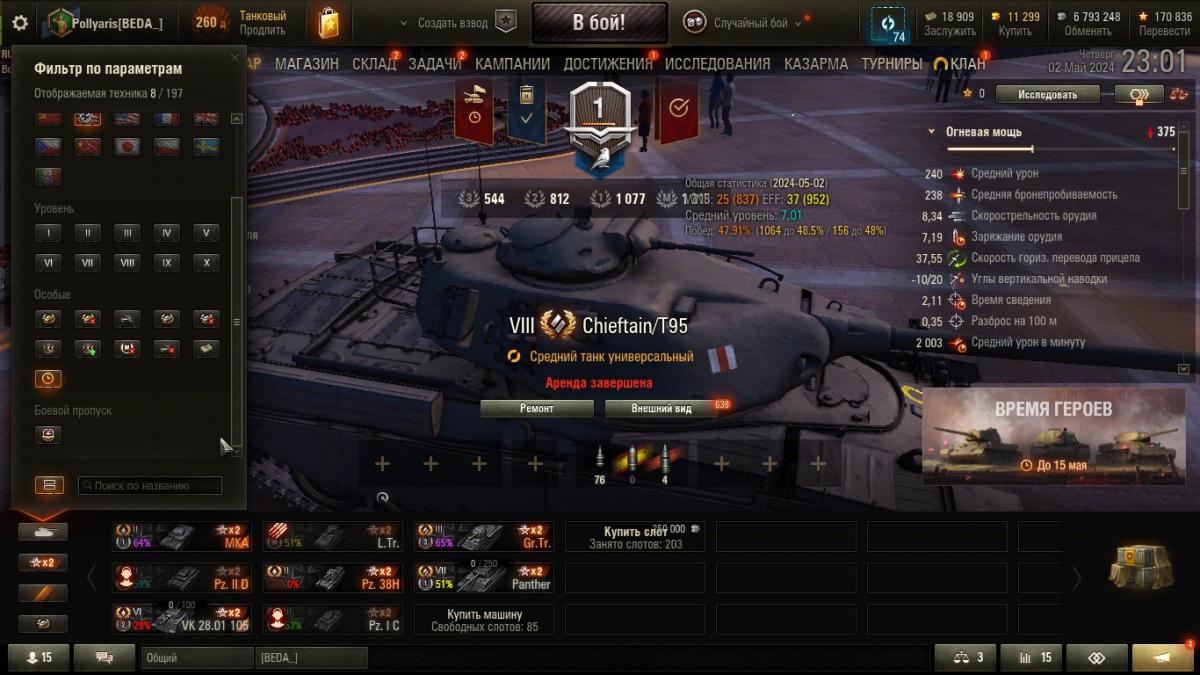Open the settings gear menu
Viewport: 1200px width, 675px height.
(20, 22)
